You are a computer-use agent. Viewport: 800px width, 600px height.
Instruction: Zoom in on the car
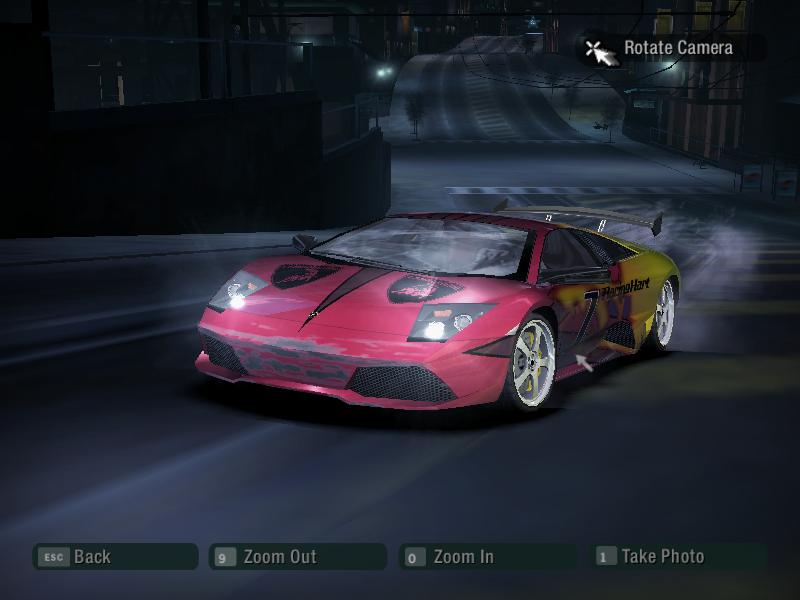487,557
